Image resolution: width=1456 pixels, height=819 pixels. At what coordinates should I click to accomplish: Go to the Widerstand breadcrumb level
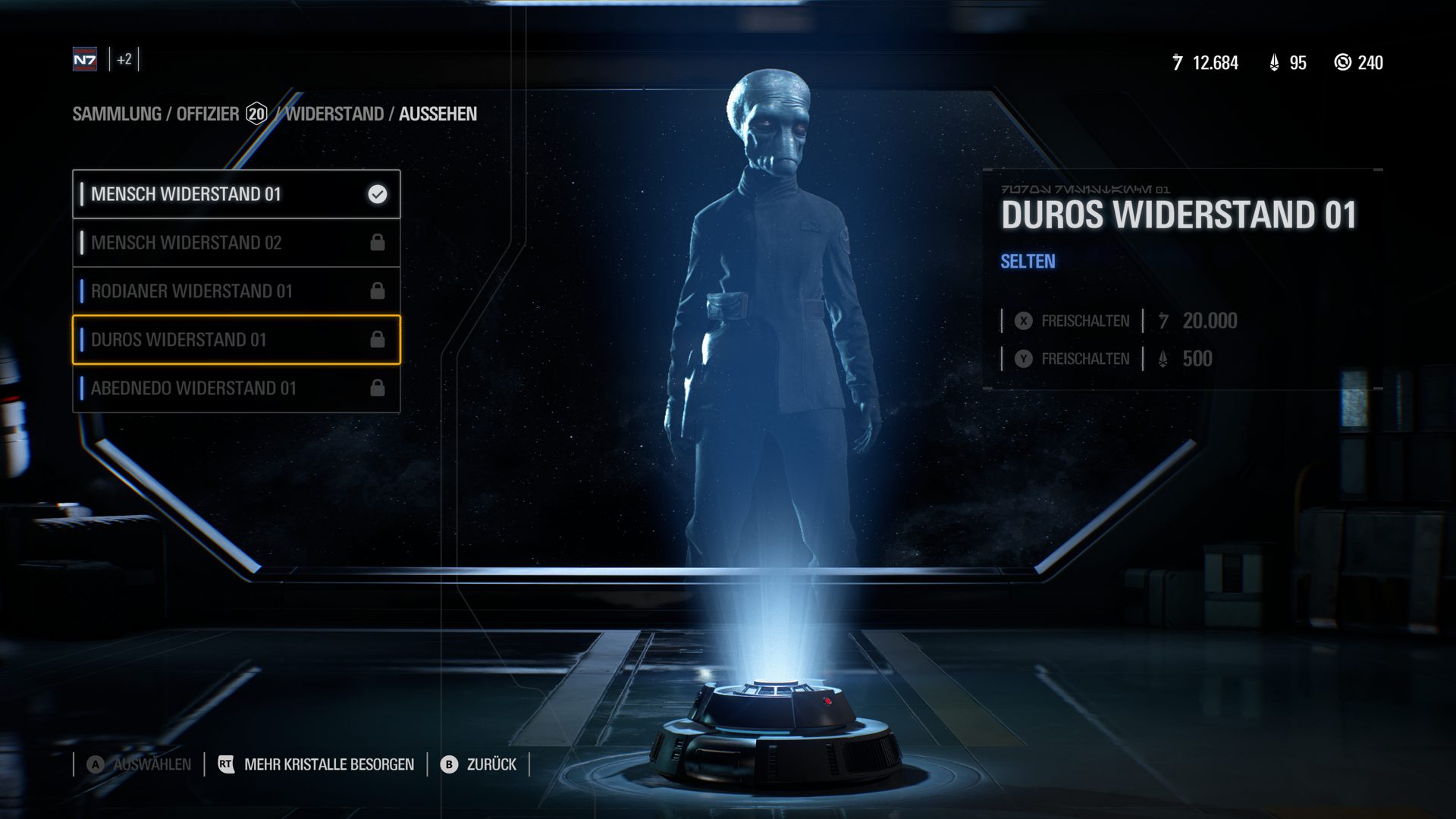tap(334, 114)
